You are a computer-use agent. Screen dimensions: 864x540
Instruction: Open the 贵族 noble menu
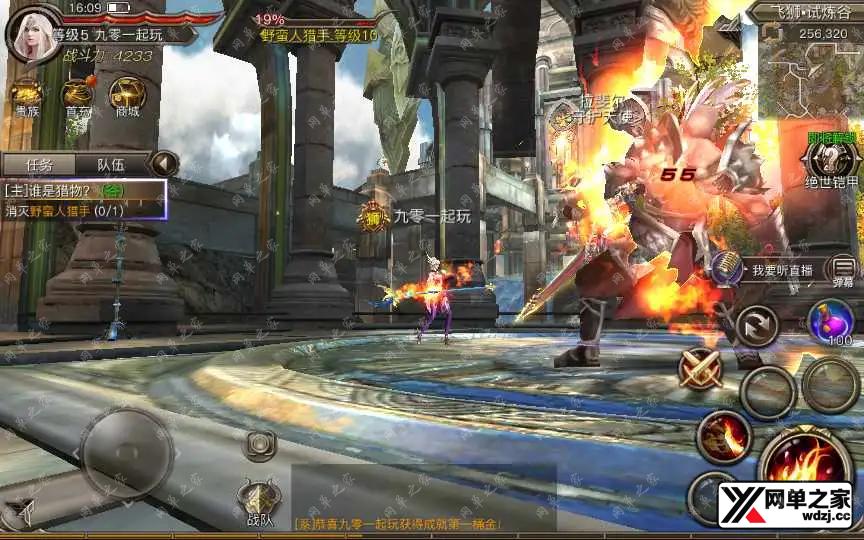[26, 97]
